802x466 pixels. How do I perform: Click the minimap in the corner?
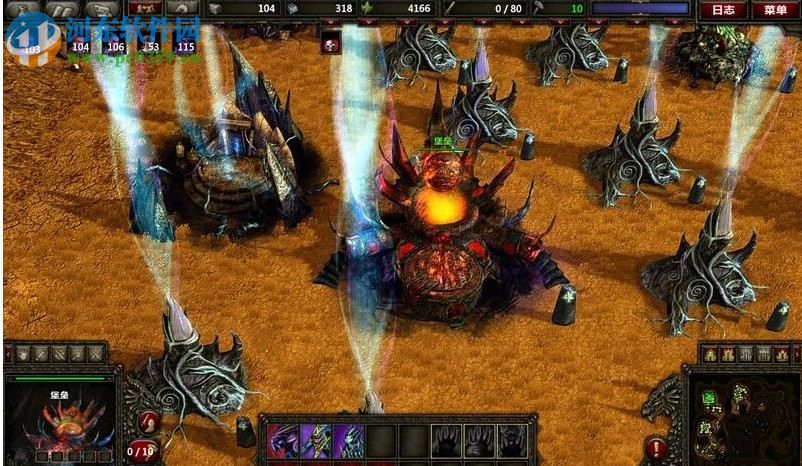tap(741, 415)
